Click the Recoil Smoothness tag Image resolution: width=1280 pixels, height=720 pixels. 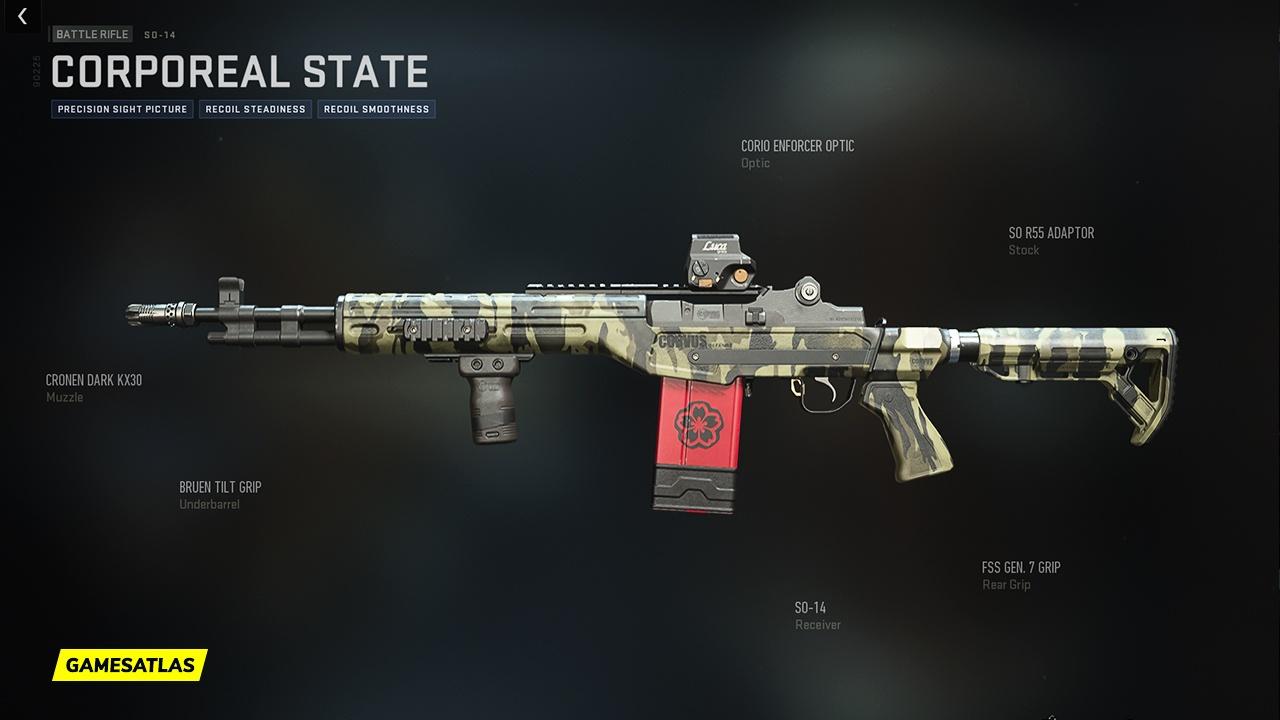pyautogui.click(x=376, y=109)
